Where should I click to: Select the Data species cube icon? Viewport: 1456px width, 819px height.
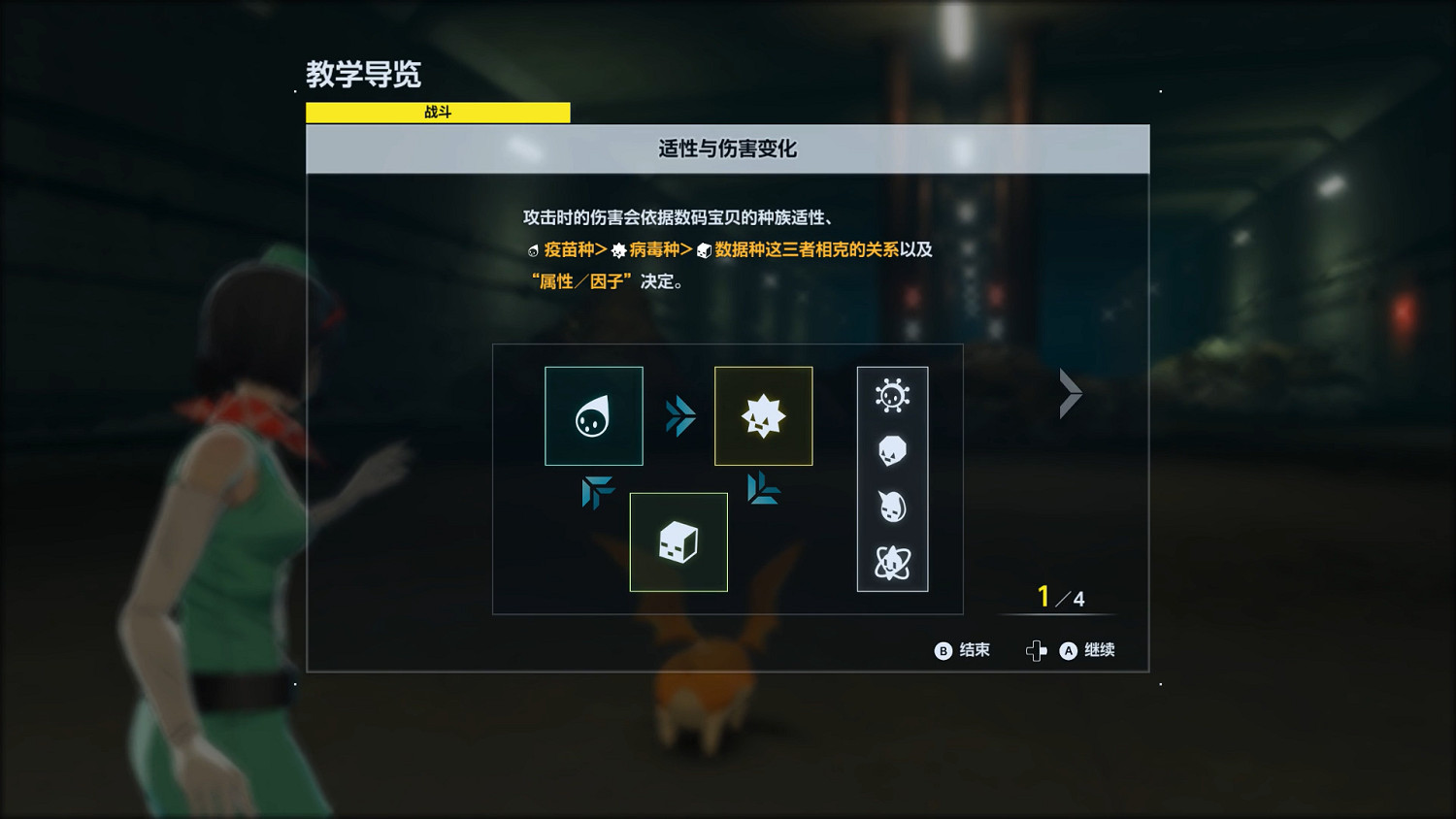678,541
